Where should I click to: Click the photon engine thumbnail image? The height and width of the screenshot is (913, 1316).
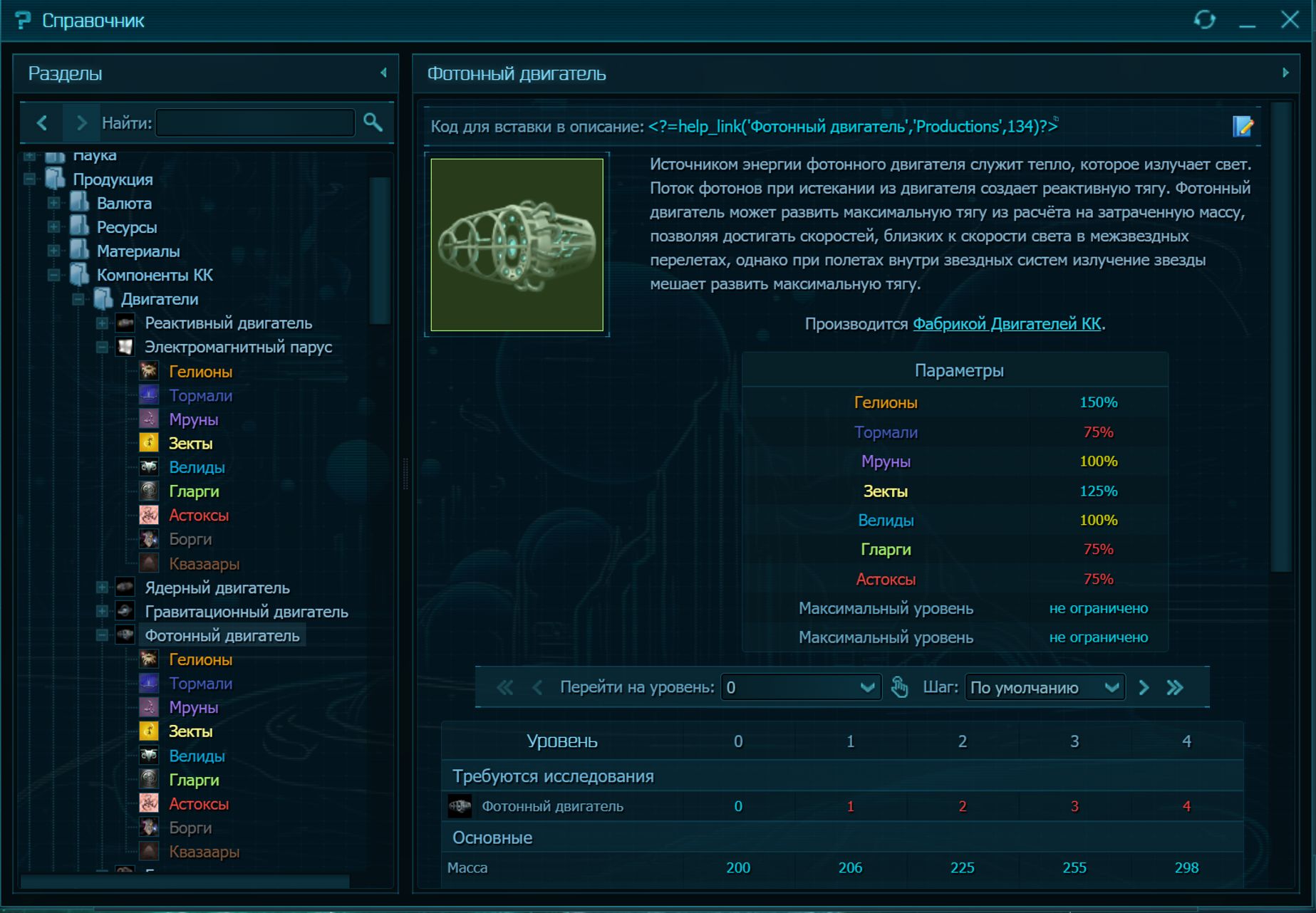pos(517,244)
